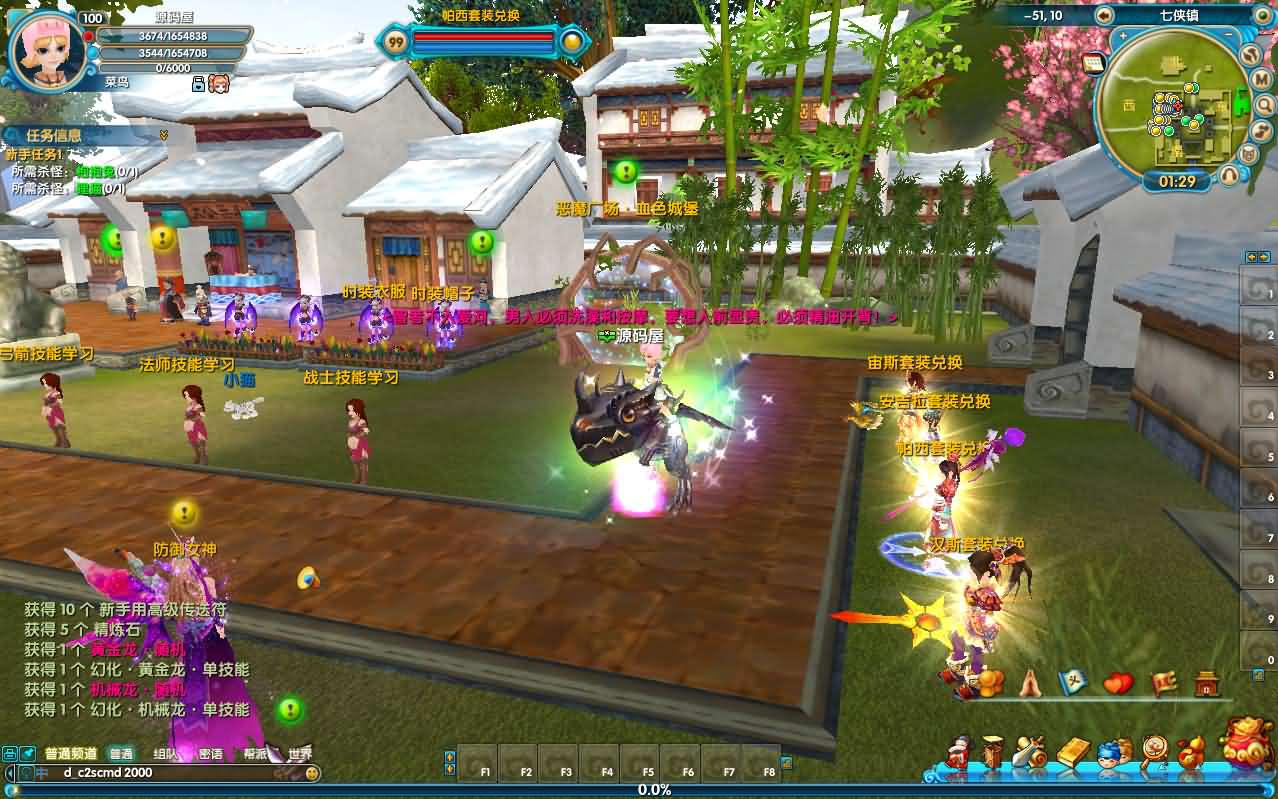Click the back arrow beside 七侠镇

click(1104, 15)
